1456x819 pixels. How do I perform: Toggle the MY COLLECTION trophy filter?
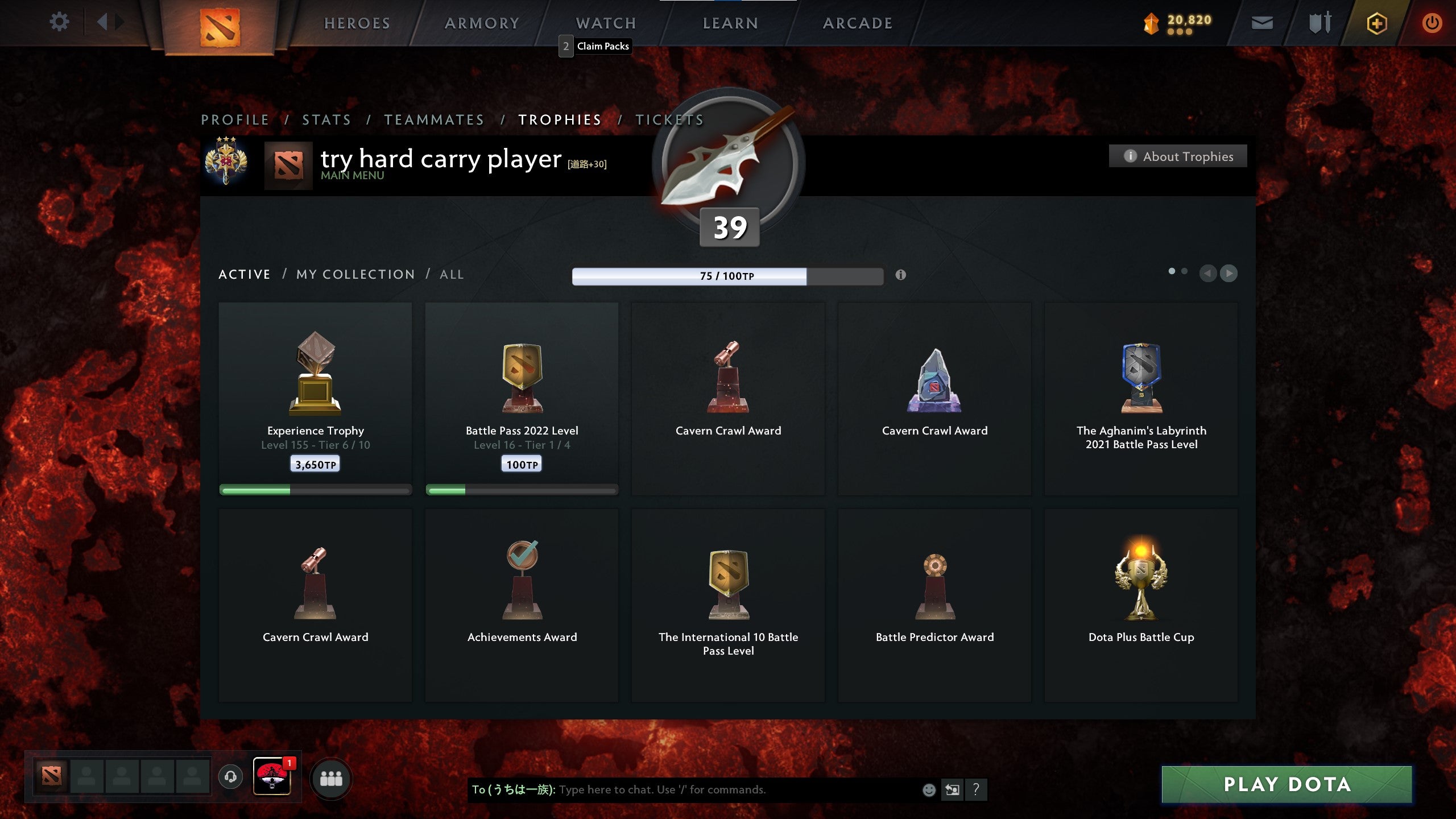tap(355, 274)
